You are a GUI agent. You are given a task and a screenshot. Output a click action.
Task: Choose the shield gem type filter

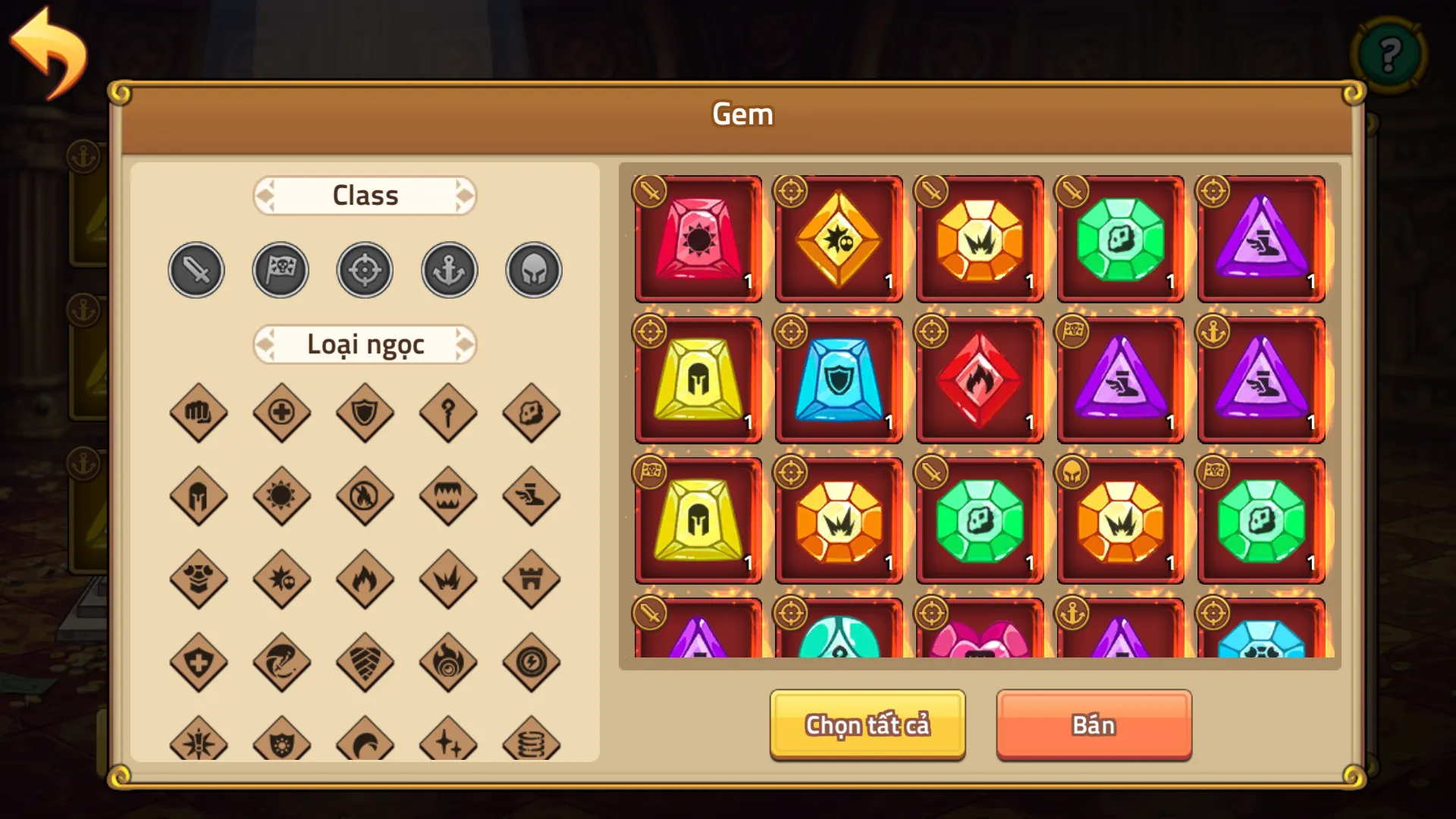coord(365,413)
